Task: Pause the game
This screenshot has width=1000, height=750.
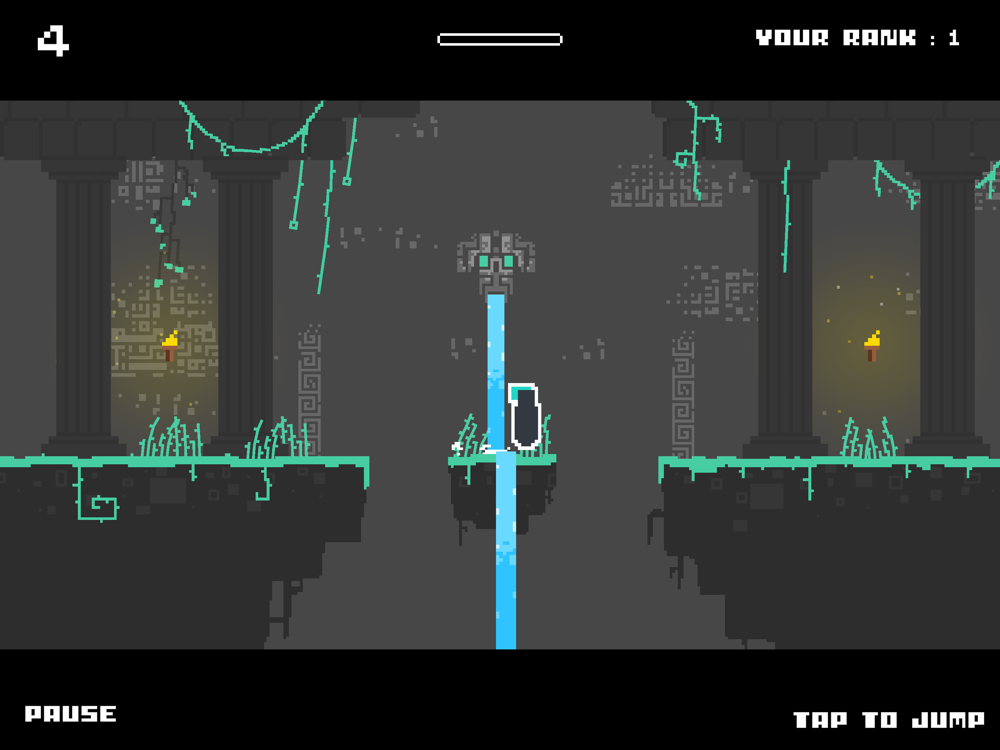Action: point(71,714)
